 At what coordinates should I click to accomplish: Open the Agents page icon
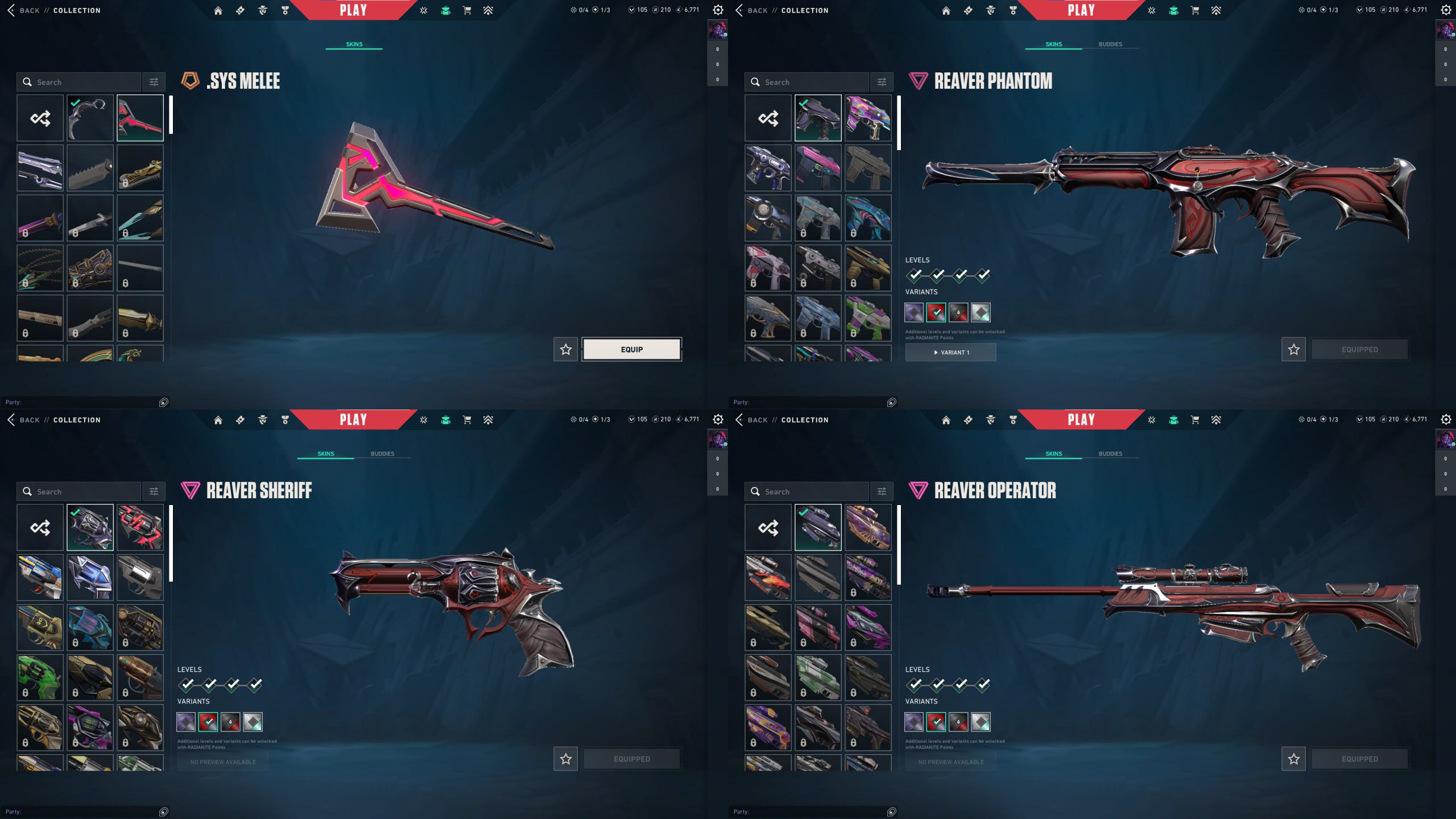pyautogui.click(x=262, y=10)
